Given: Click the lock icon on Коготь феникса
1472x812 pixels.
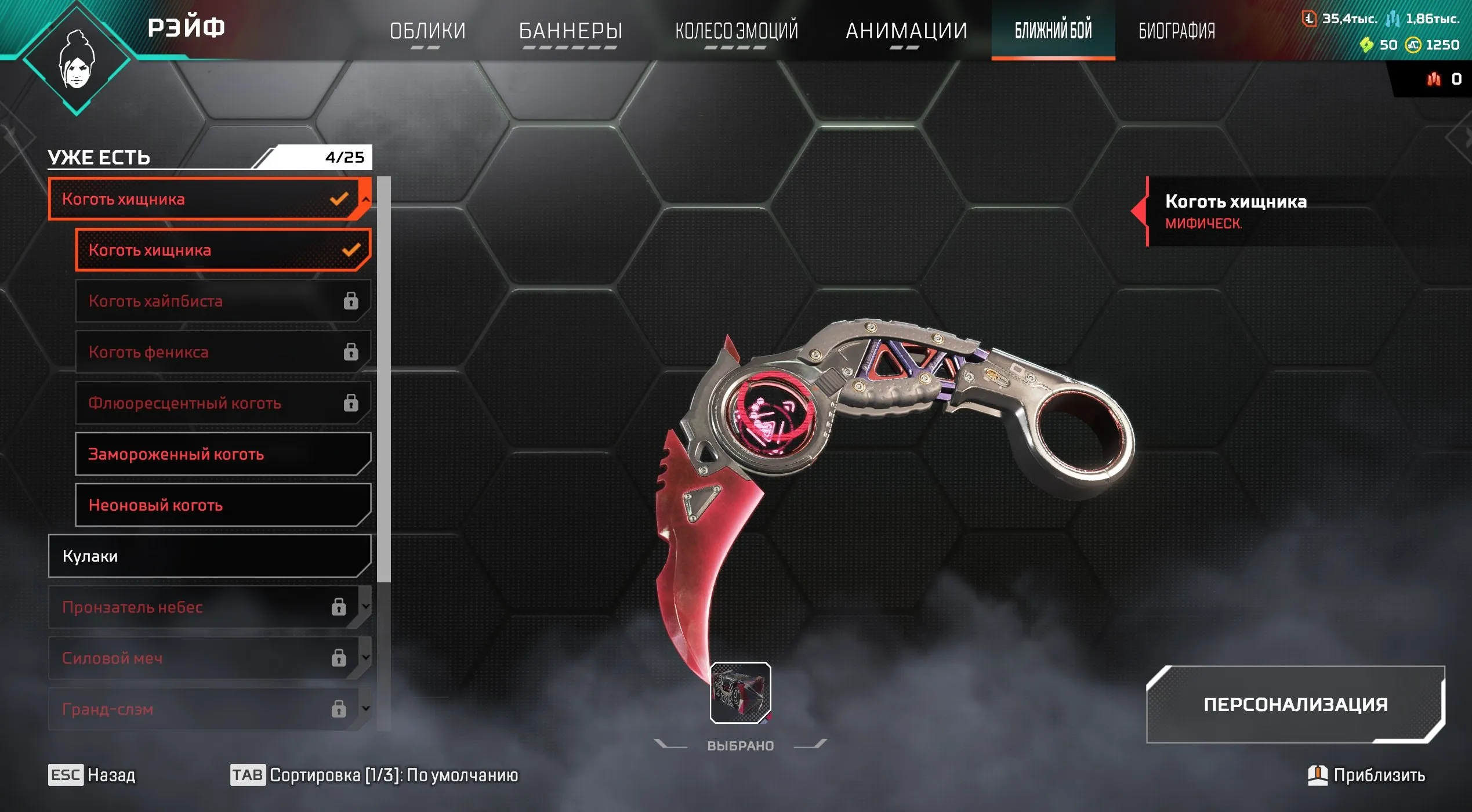Looking at the screenshot, I should (x=351, y=352).
